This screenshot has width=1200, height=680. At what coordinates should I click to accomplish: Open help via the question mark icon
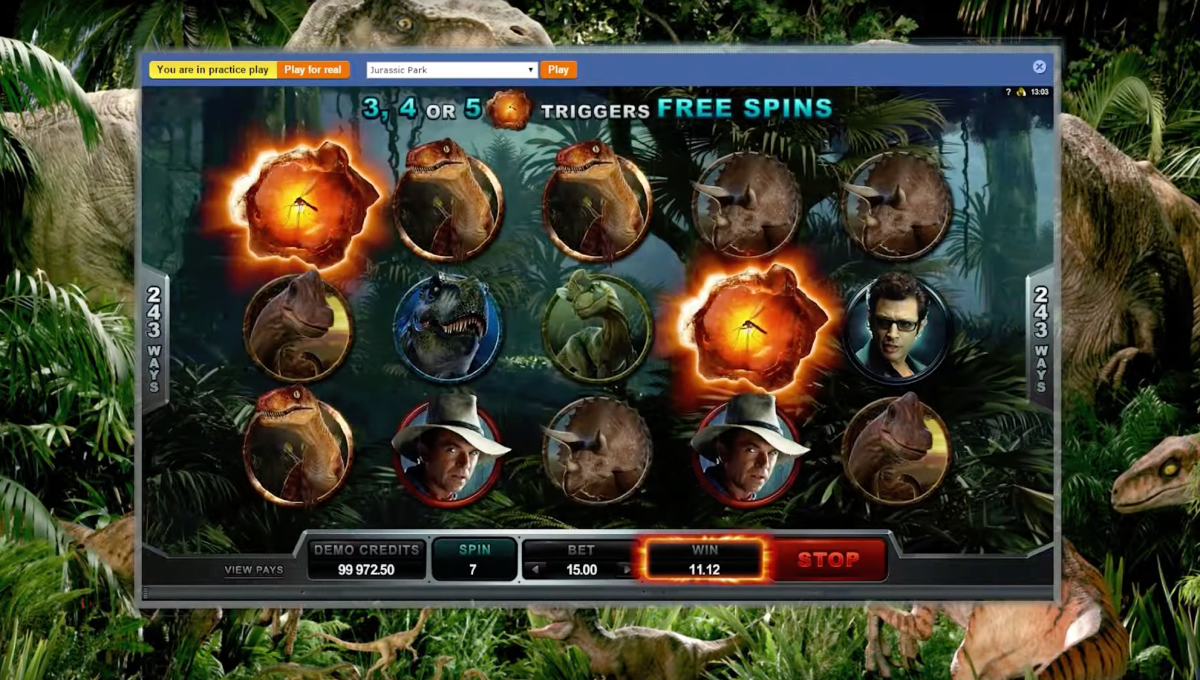coord(1007,92)
